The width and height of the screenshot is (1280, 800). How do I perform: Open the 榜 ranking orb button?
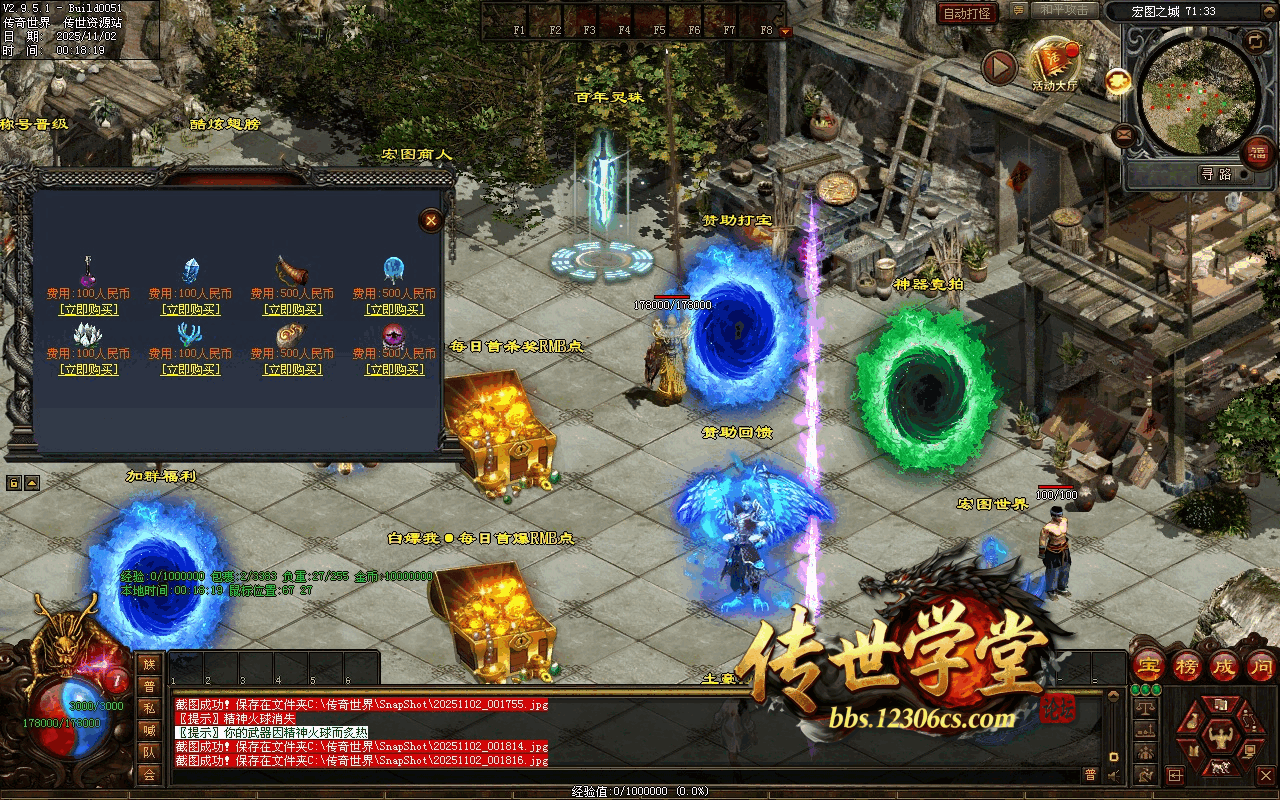click(1186, 666)
